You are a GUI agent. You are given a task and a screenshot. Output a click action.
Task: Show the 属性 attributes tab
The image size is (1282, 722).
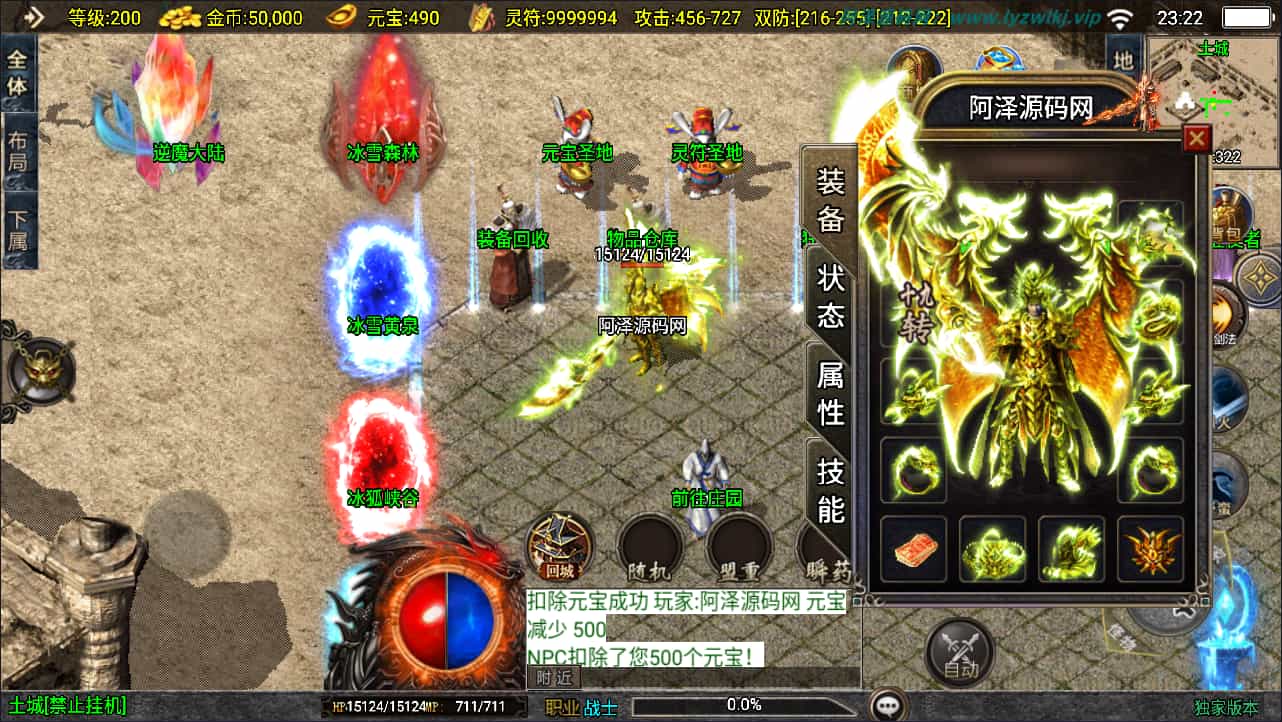tap(831, 393)
